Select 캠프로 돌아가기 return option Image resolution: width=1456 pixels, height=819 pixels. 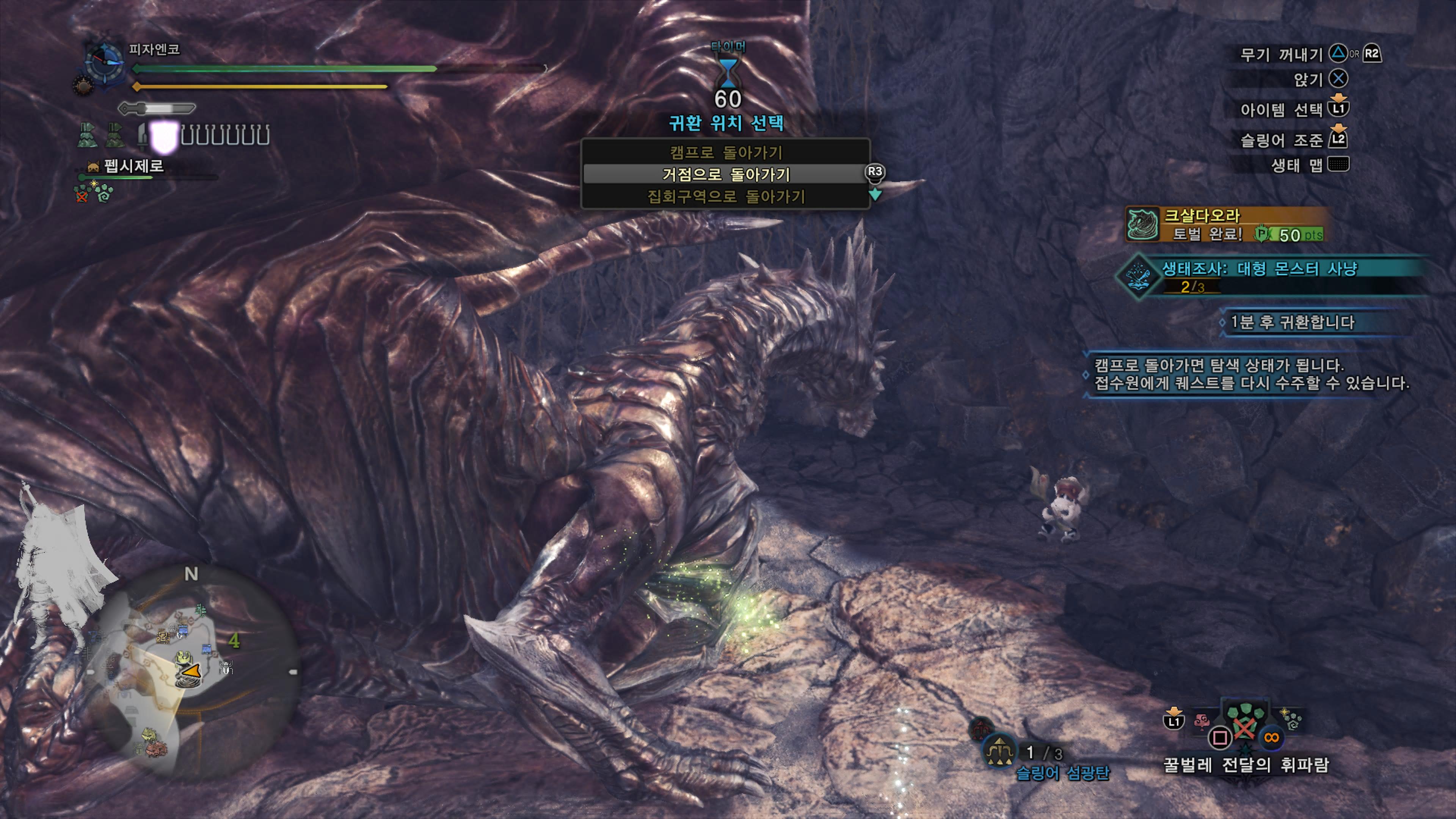(725, 152)
